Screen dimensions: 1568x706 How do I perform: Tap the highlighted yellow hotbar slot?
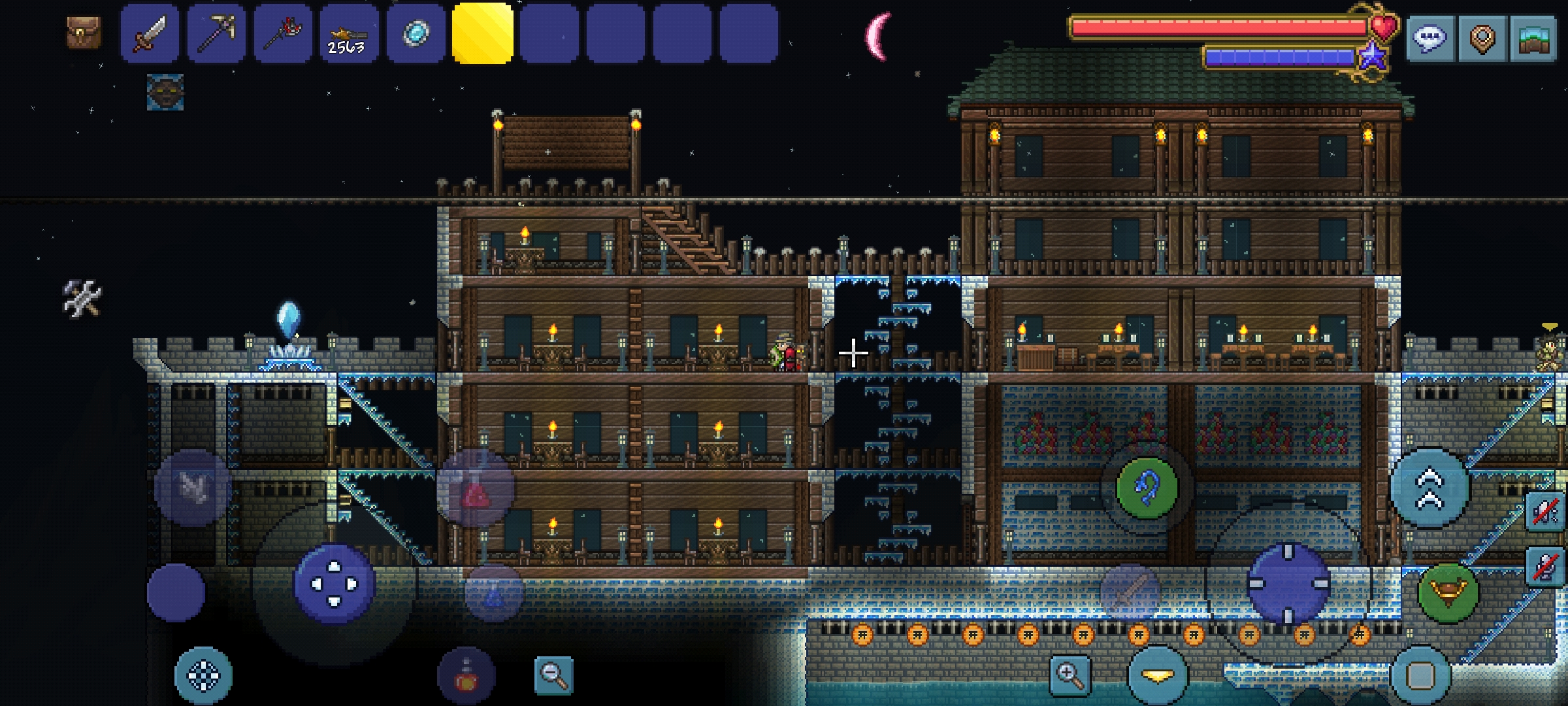click(x=482, y=33)
